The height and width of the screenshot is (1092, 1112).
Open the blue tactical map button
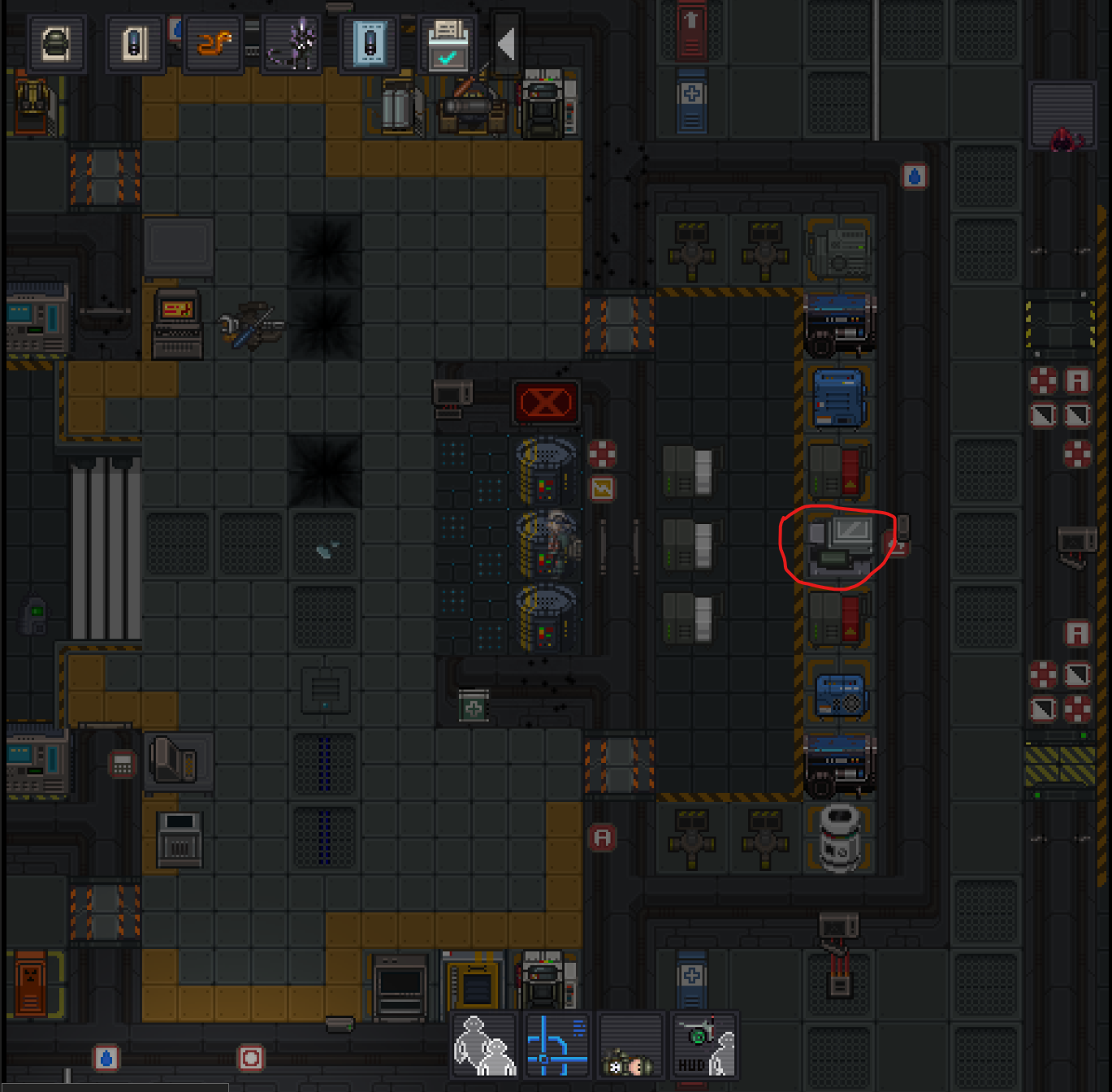click(x=557, y=1045)
